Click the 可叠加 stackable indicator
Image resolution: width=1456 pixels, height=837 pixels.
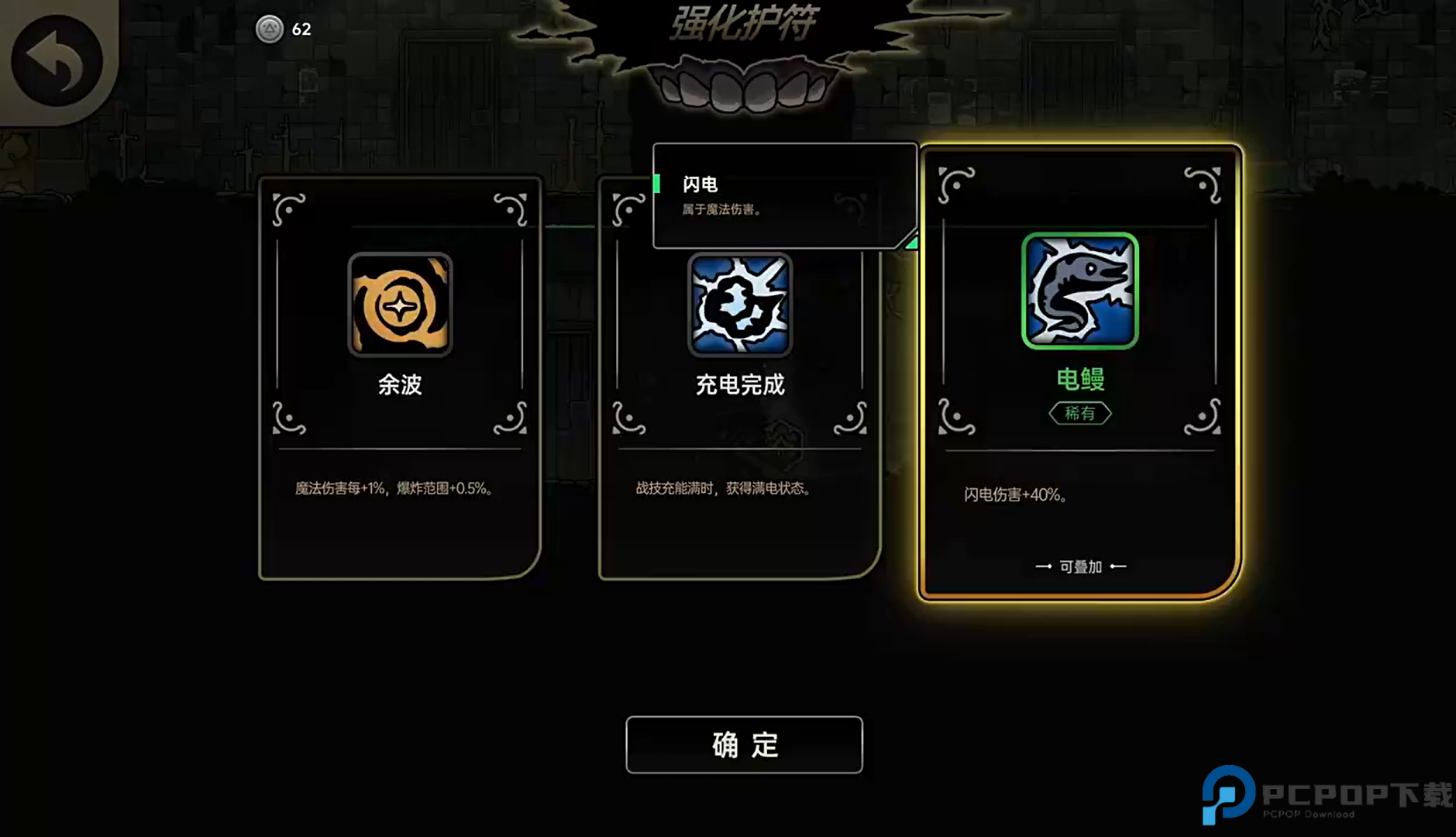pos(1080,566)
